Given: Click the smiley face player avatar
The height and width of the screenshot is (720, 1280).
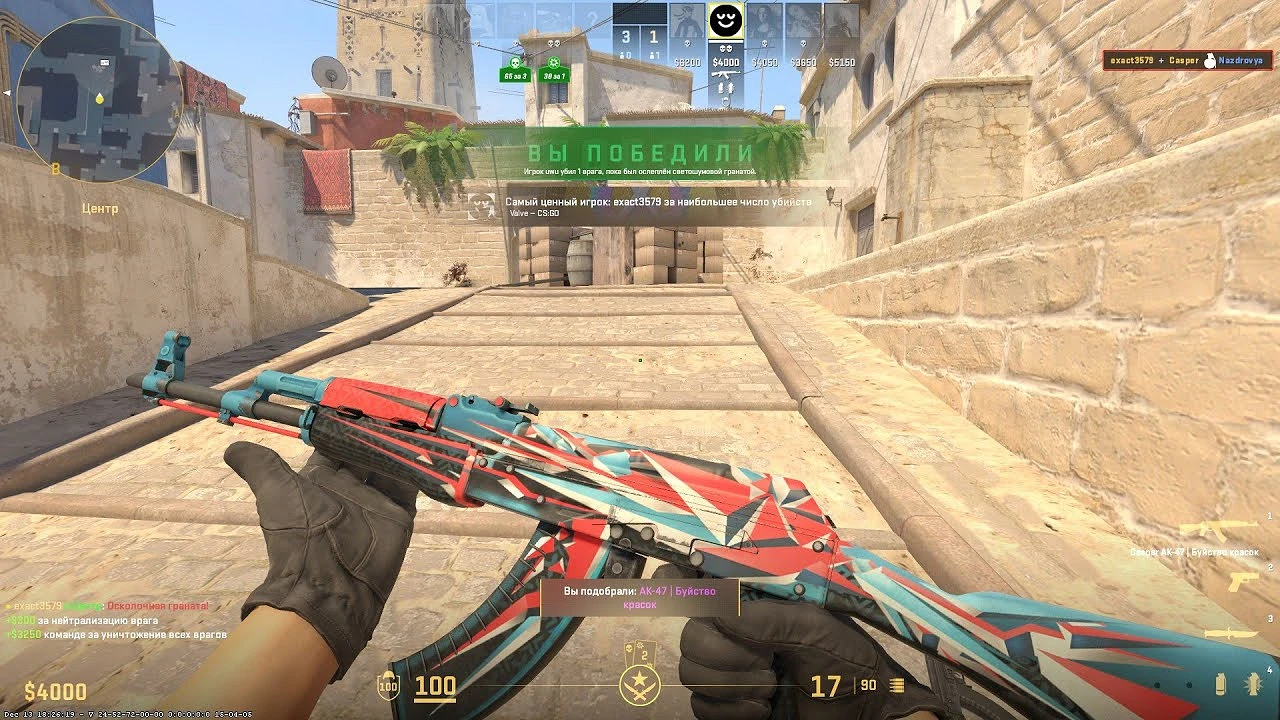Looking at the screenshot, I should (725, 22).
